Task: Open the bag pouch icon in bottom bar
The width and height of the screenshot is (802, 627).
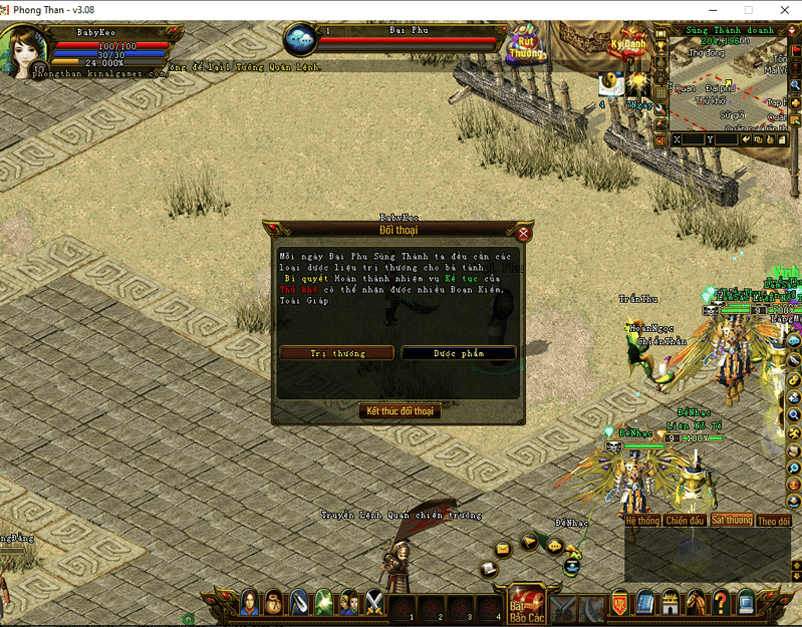Action: tap(273, 602)
